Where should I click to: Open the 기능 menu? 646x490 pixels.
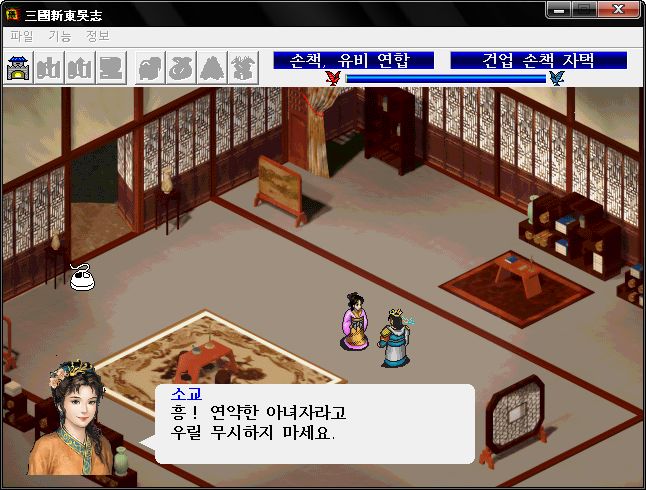pyautogui.click(x=59, y=36)
